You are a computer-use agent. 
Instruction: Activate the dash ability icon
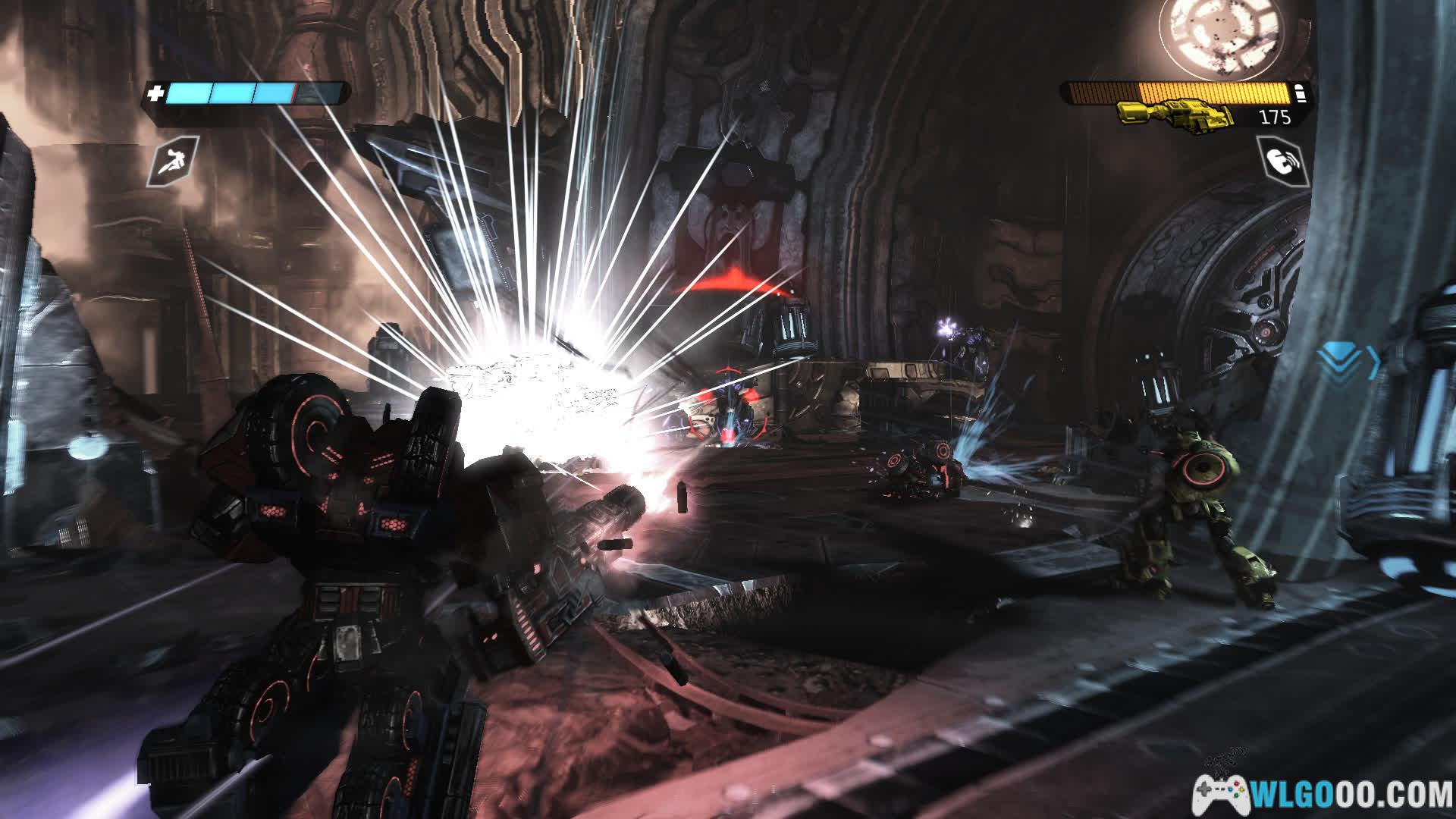click(173, 162)
